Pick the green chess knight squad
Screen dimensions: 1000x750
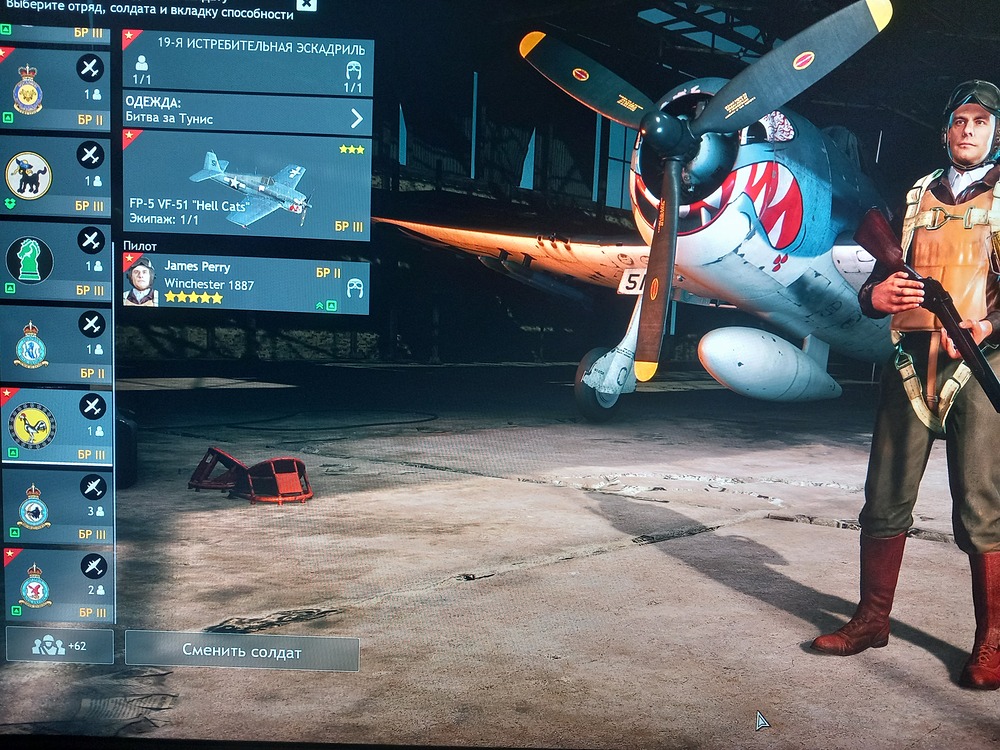(56, 261)
